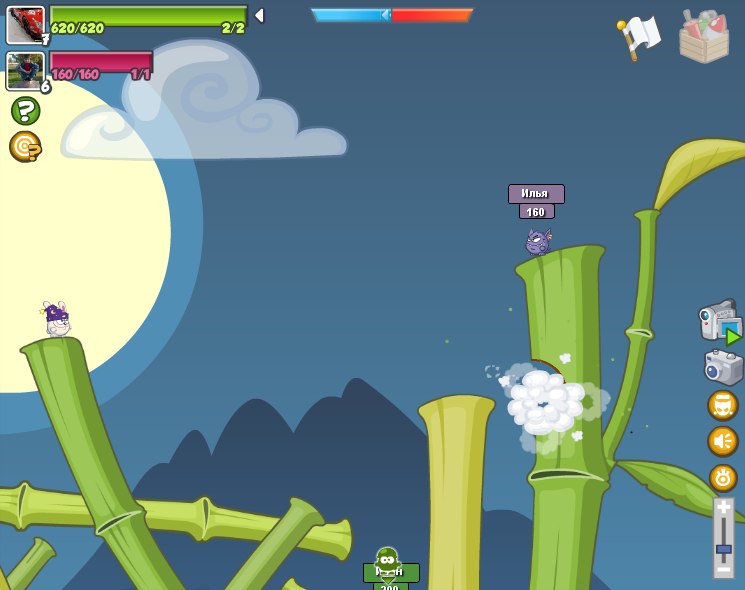Click the orange target hint button
This screenshot has width=745, height=590.
(x=25, y=147)
